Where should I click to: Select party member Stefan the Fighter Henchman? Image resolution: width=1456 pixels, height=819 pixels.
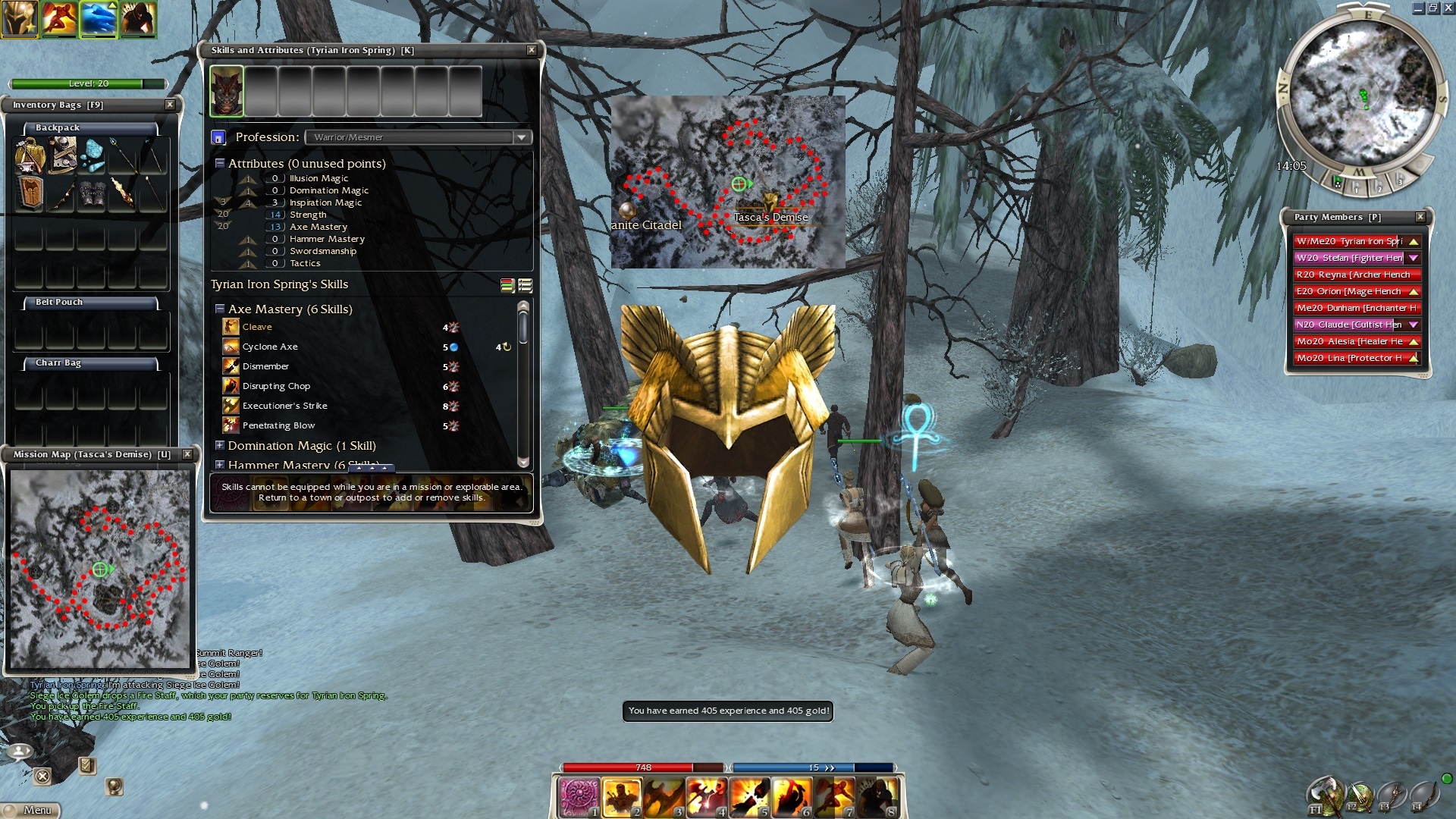click(1349, 258)
